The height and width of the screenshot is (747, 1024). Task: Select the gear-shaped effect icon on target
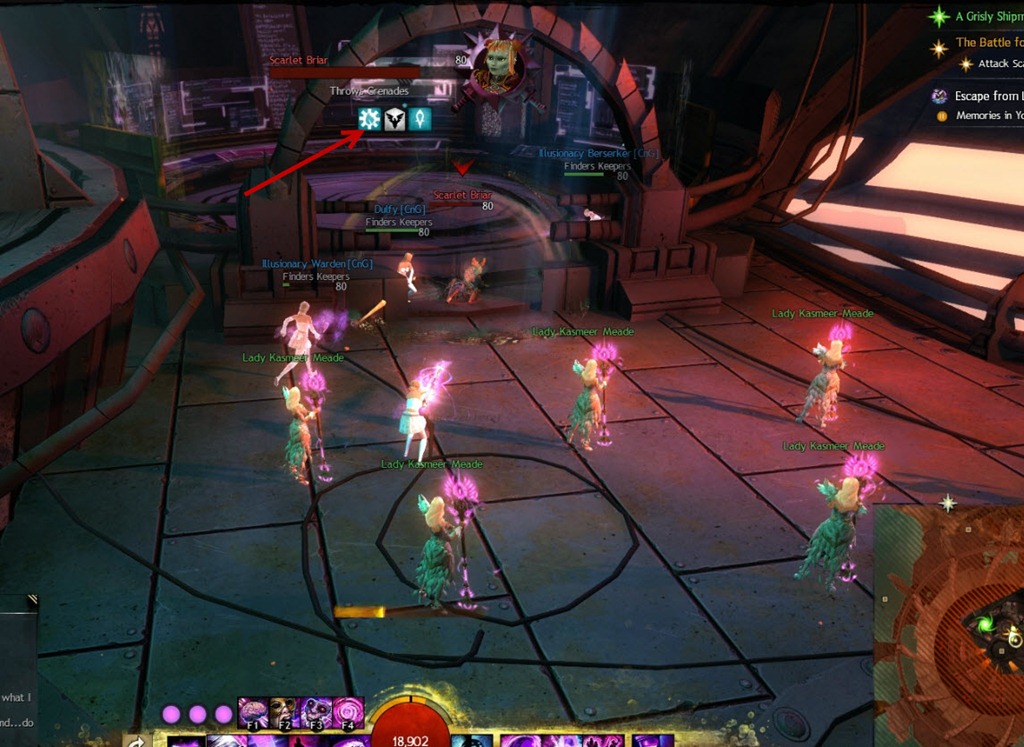tap(370, 119)
